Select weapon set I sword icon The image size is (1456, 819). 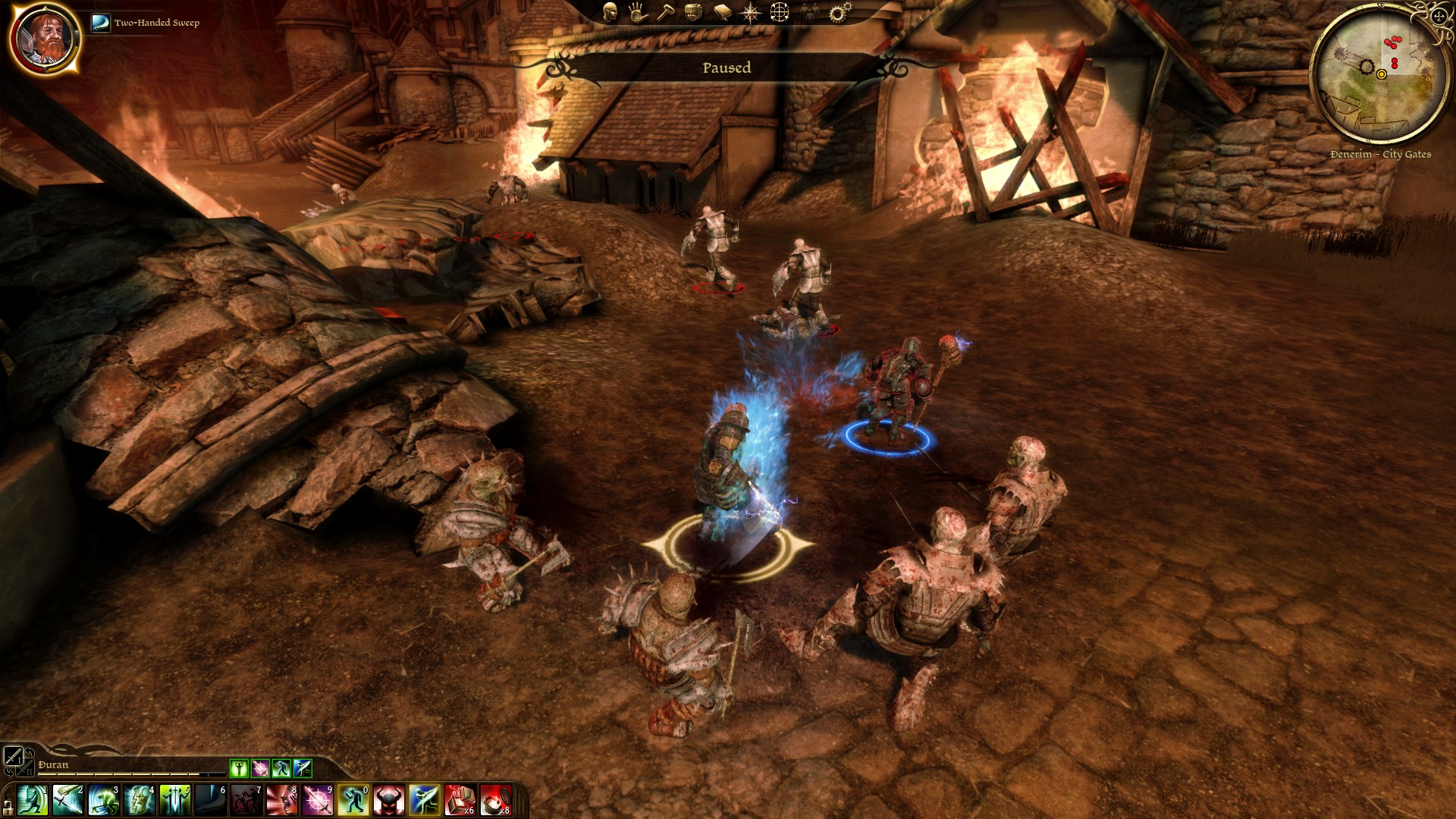14,756
